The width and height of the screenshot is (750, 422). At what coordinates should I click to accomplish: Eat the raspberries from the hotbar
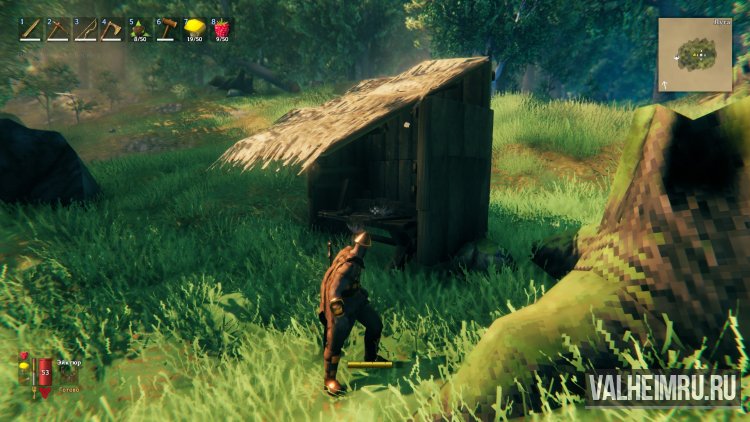click(x=221, y=30)
